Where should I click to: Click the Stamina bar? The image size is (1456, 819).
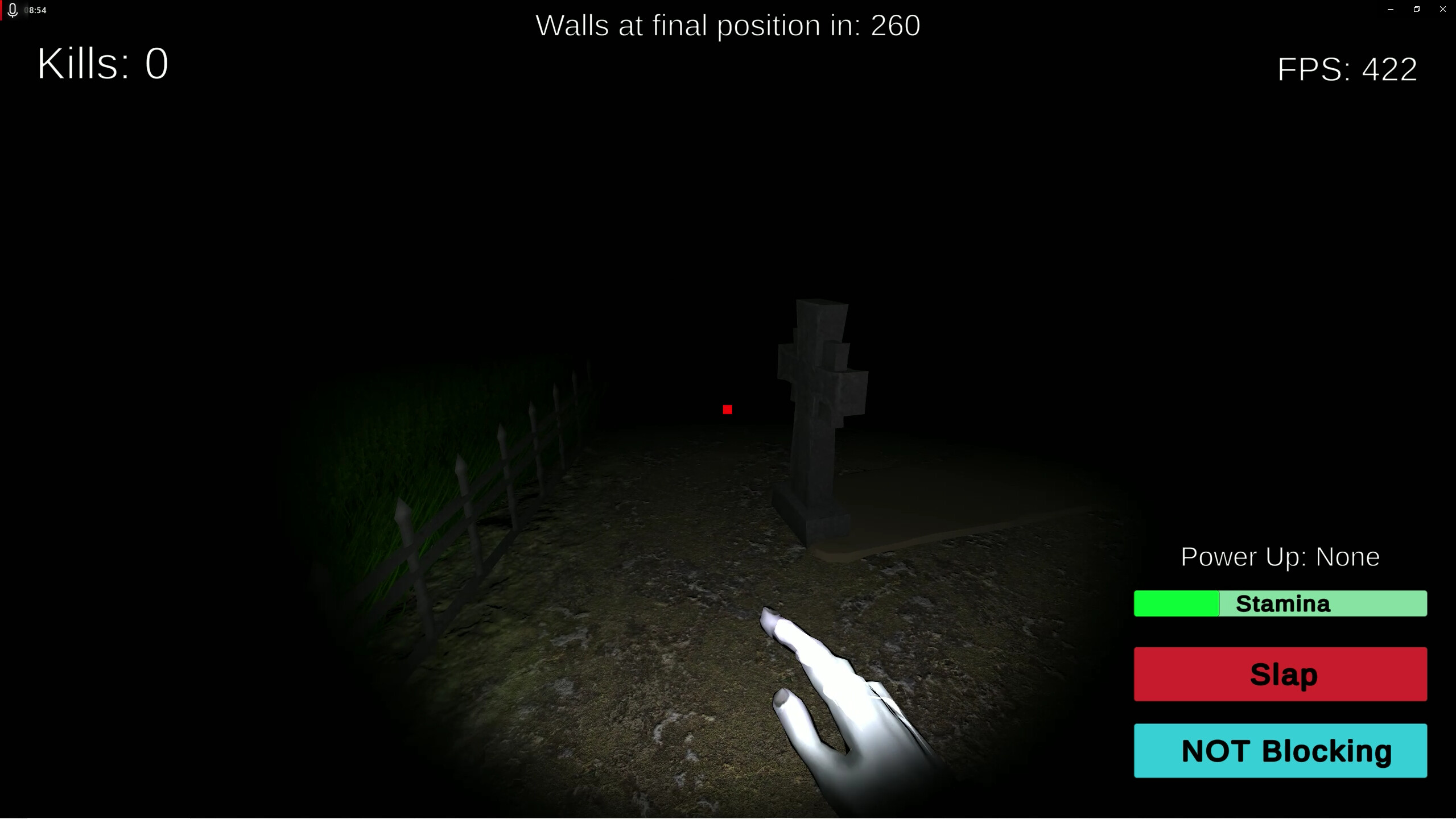tap(1280, 603)
